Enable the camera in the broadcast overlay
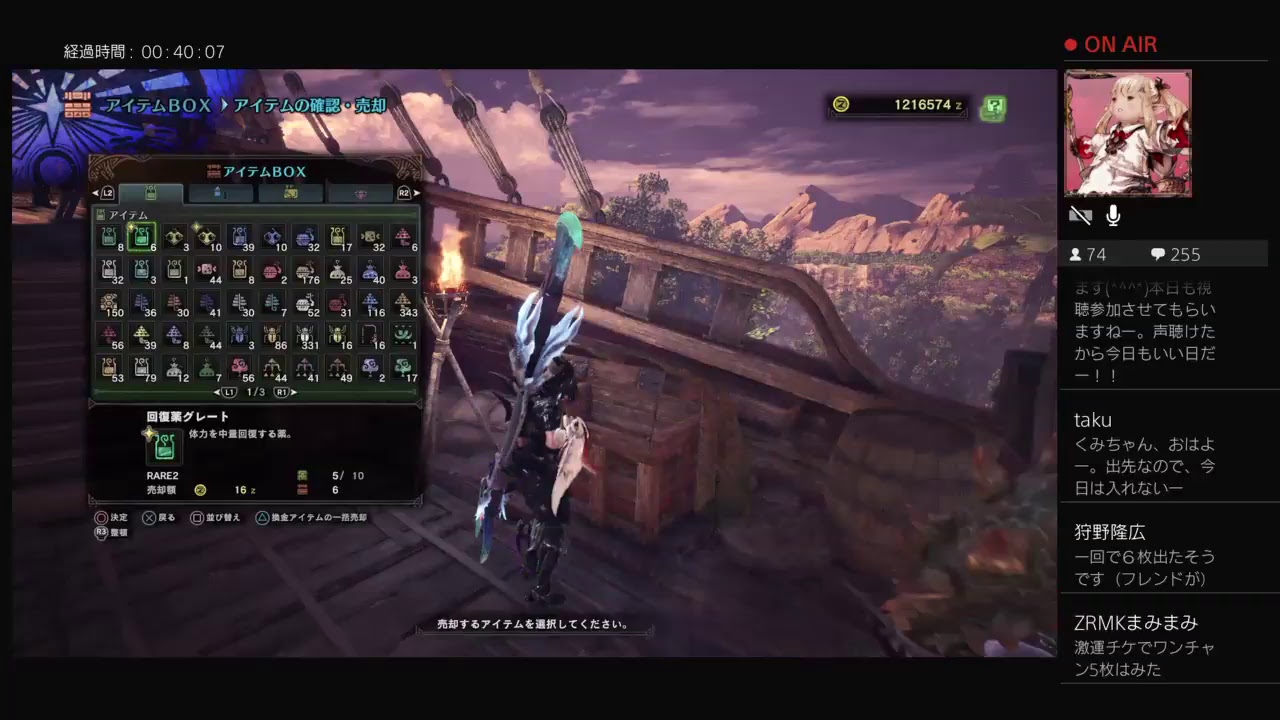The height and width of the screenshot is (720, 1280). coord(1081,214)
